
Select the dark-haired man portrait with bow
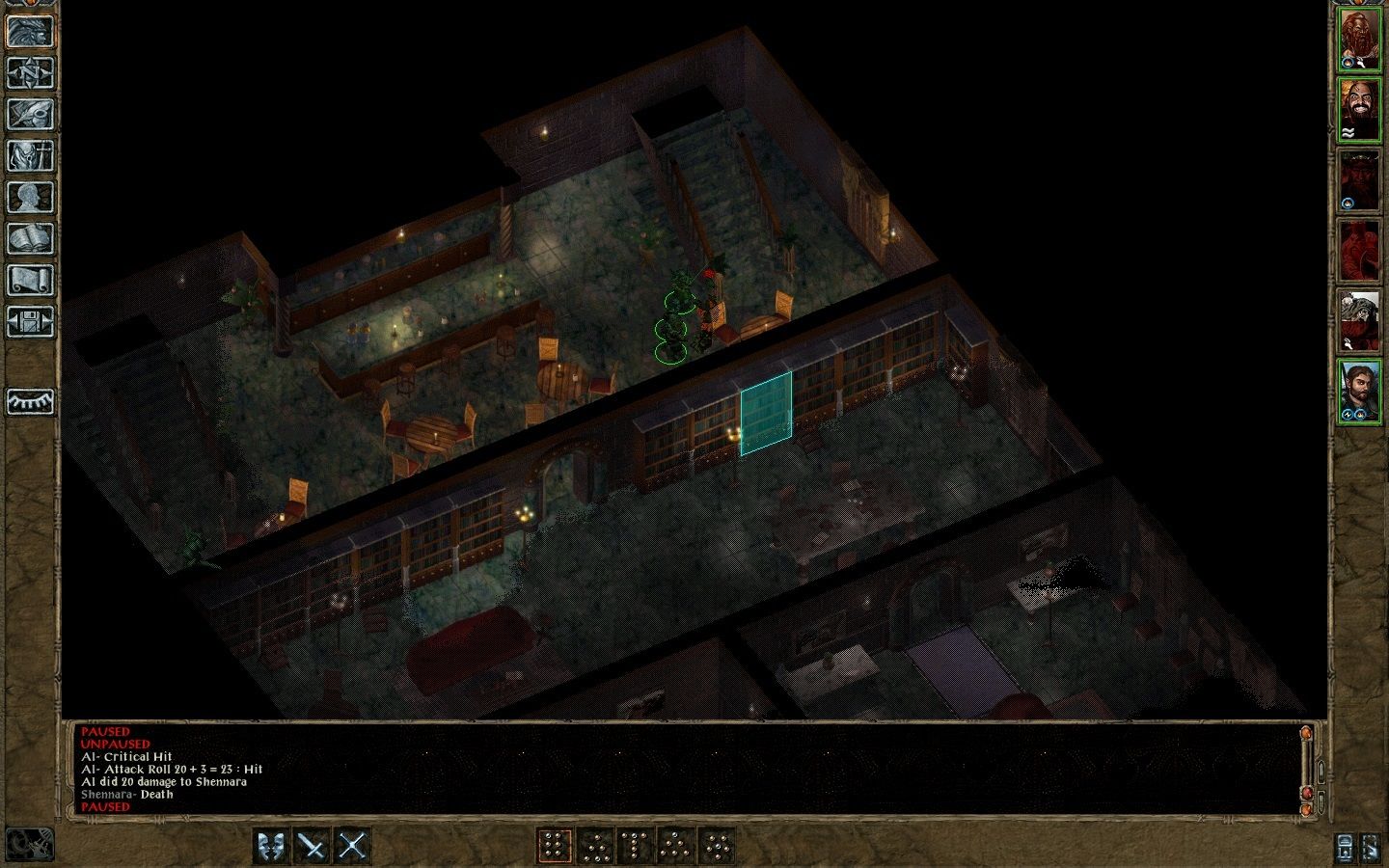1359,390
